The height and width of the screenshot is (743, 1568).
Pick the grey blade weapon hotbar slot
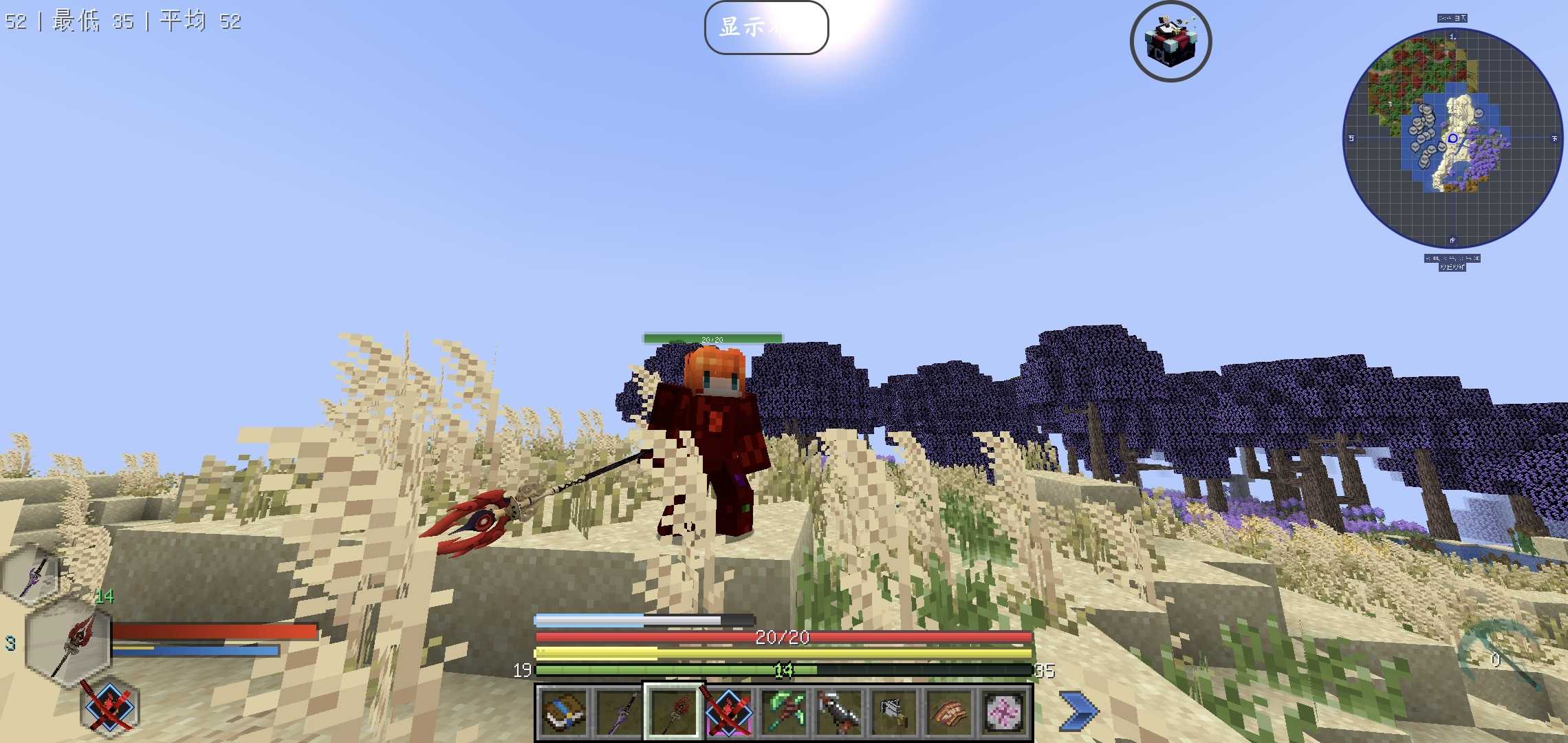point(839,712)
